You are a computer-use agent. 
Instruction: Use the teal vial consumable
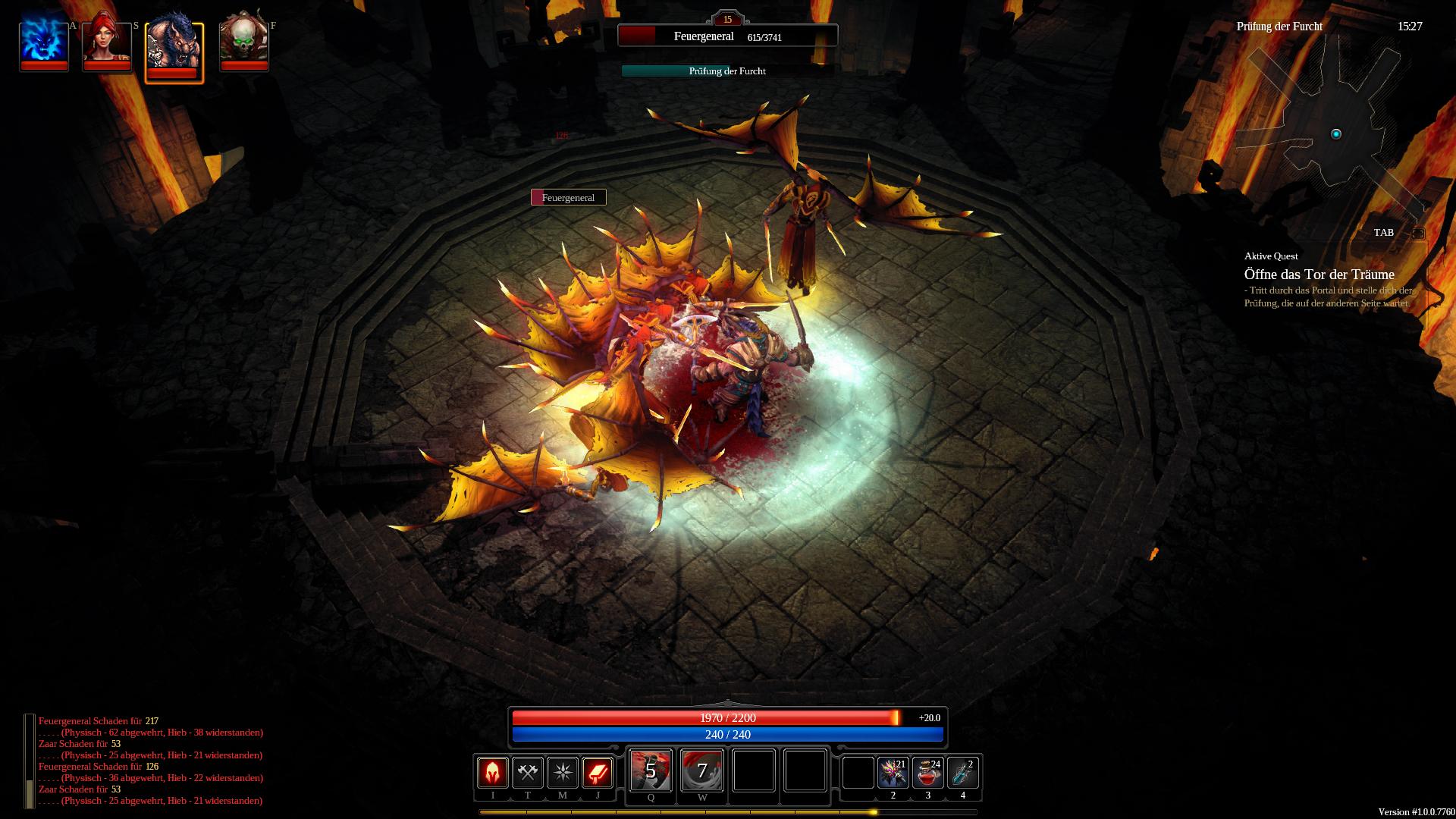pyautogui.click(x=962, y=773)
